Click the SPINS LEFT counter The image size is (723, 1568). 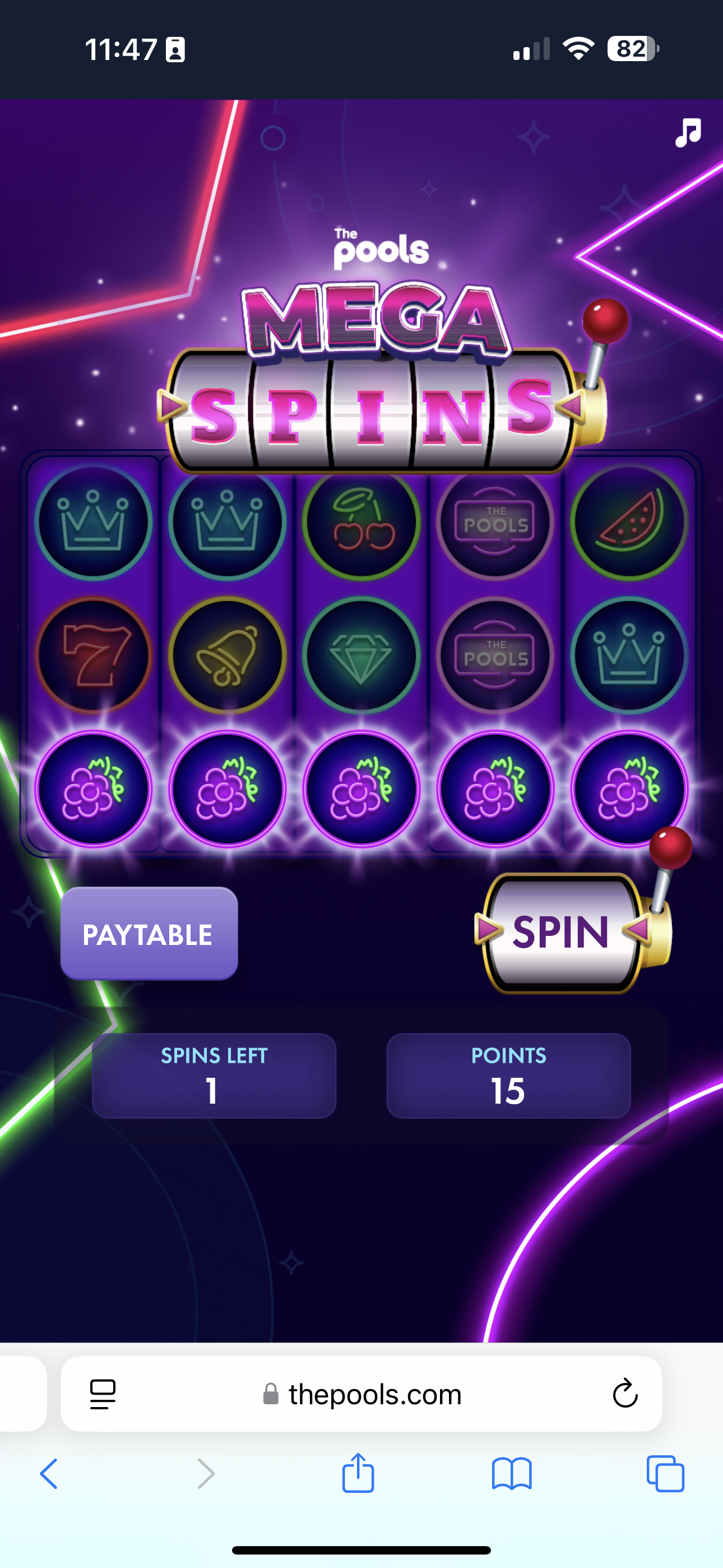coord(213,1076)
